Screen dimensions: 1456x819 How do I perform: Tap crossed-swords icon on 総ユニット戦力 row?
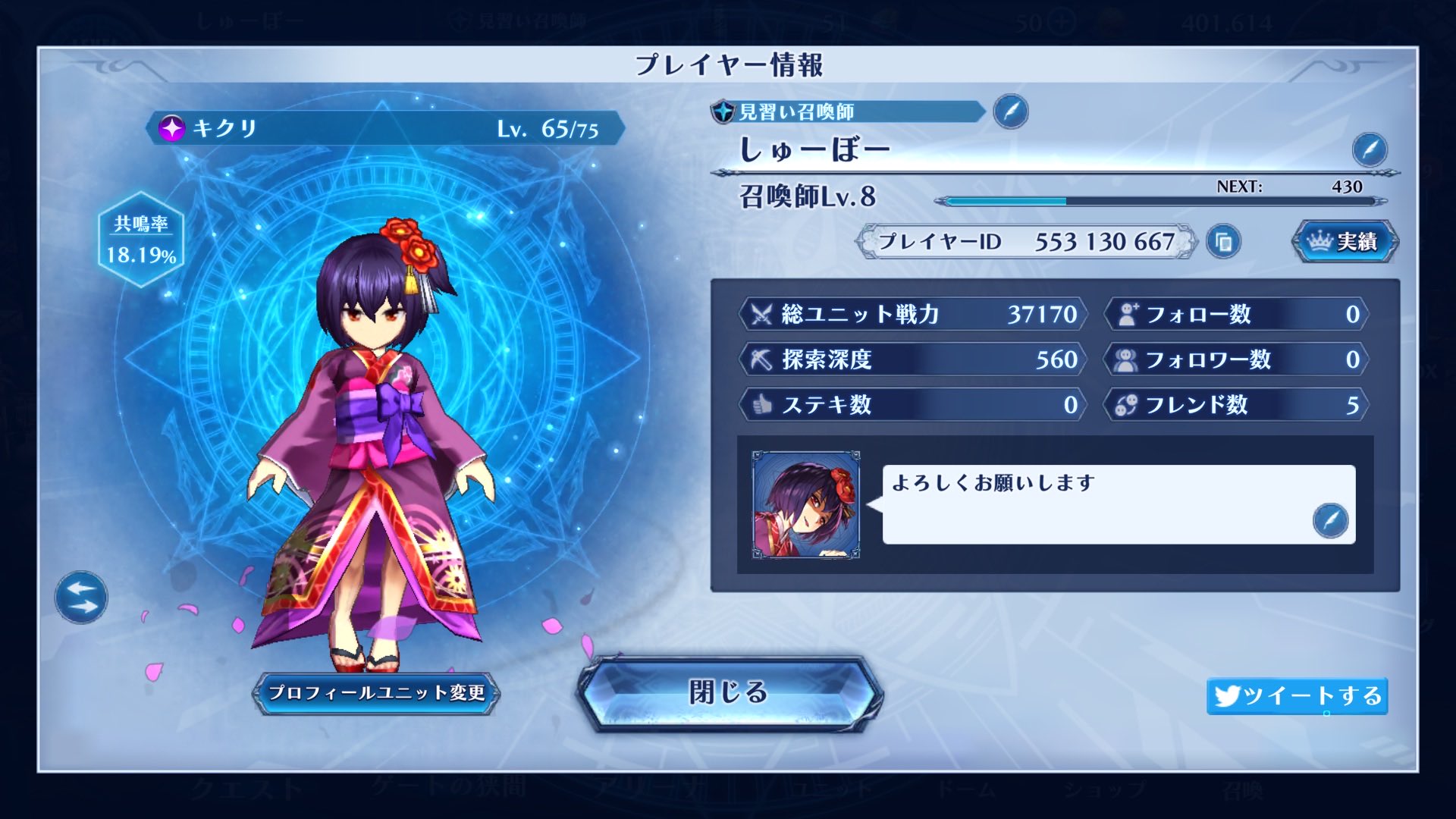[x=761, y=315]
